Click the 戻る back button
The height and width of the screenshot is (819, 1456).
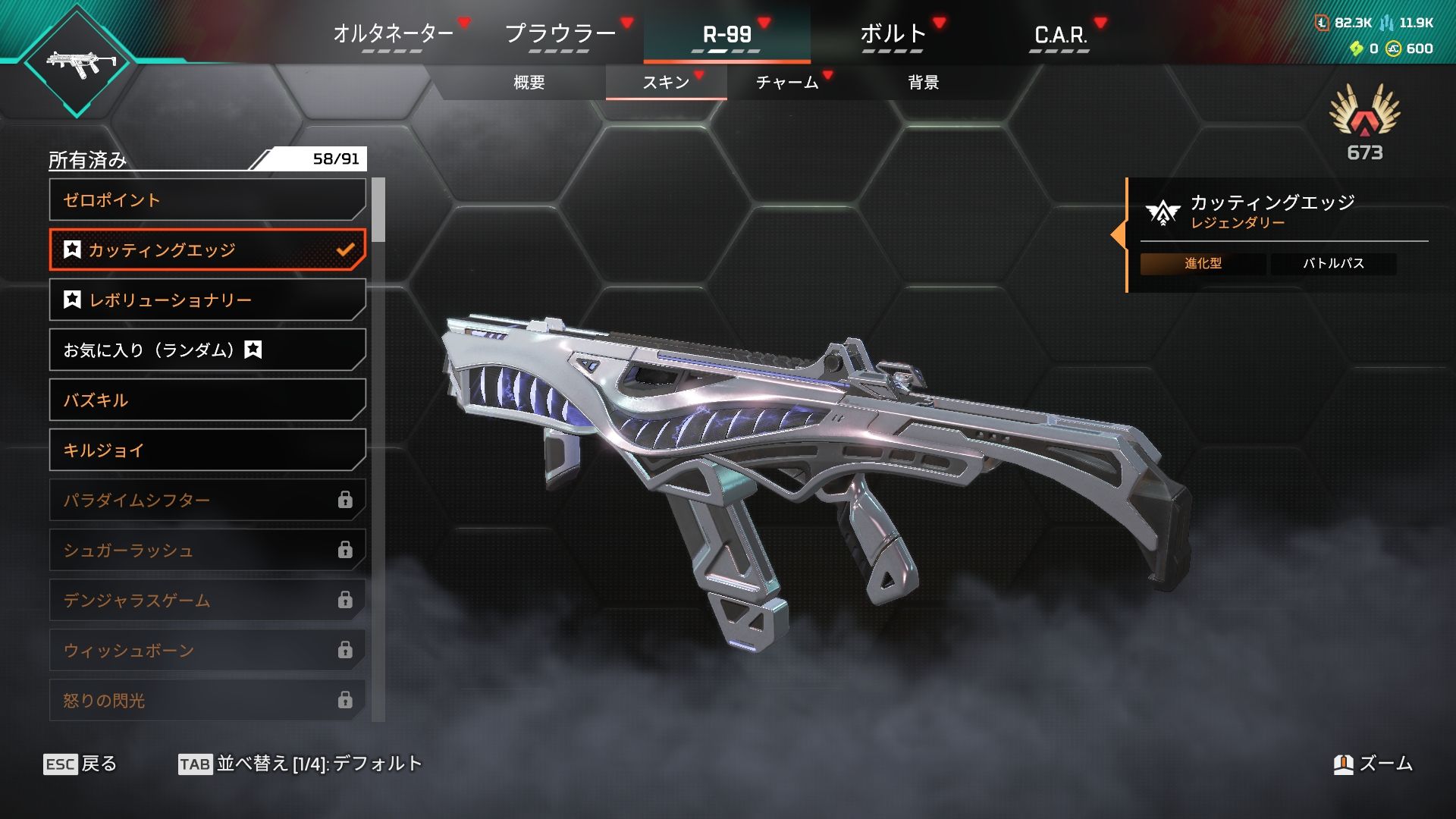click(x=80, y=764)
